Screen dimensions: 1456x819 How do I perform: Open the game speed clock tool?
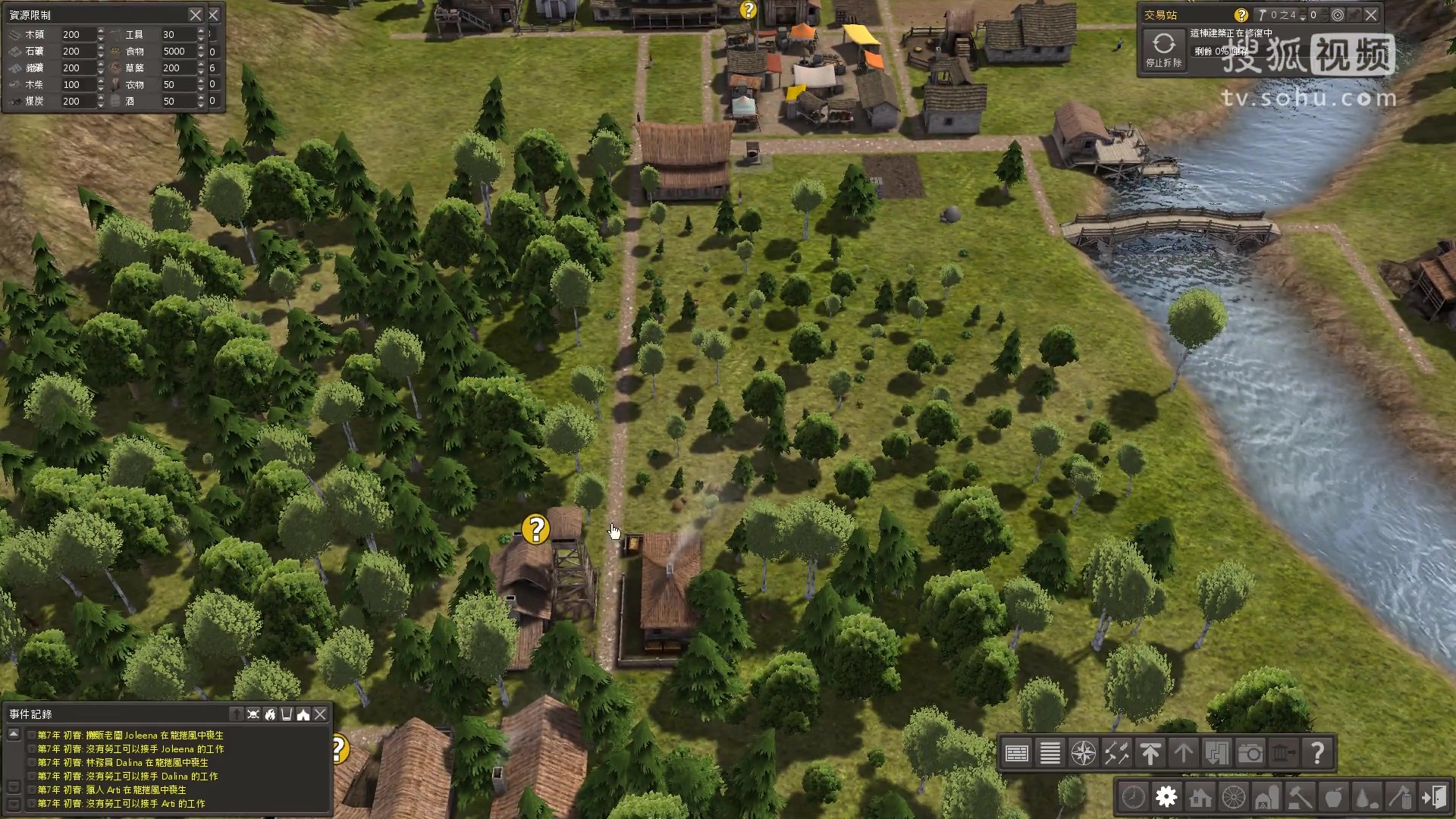[1133, 797]
